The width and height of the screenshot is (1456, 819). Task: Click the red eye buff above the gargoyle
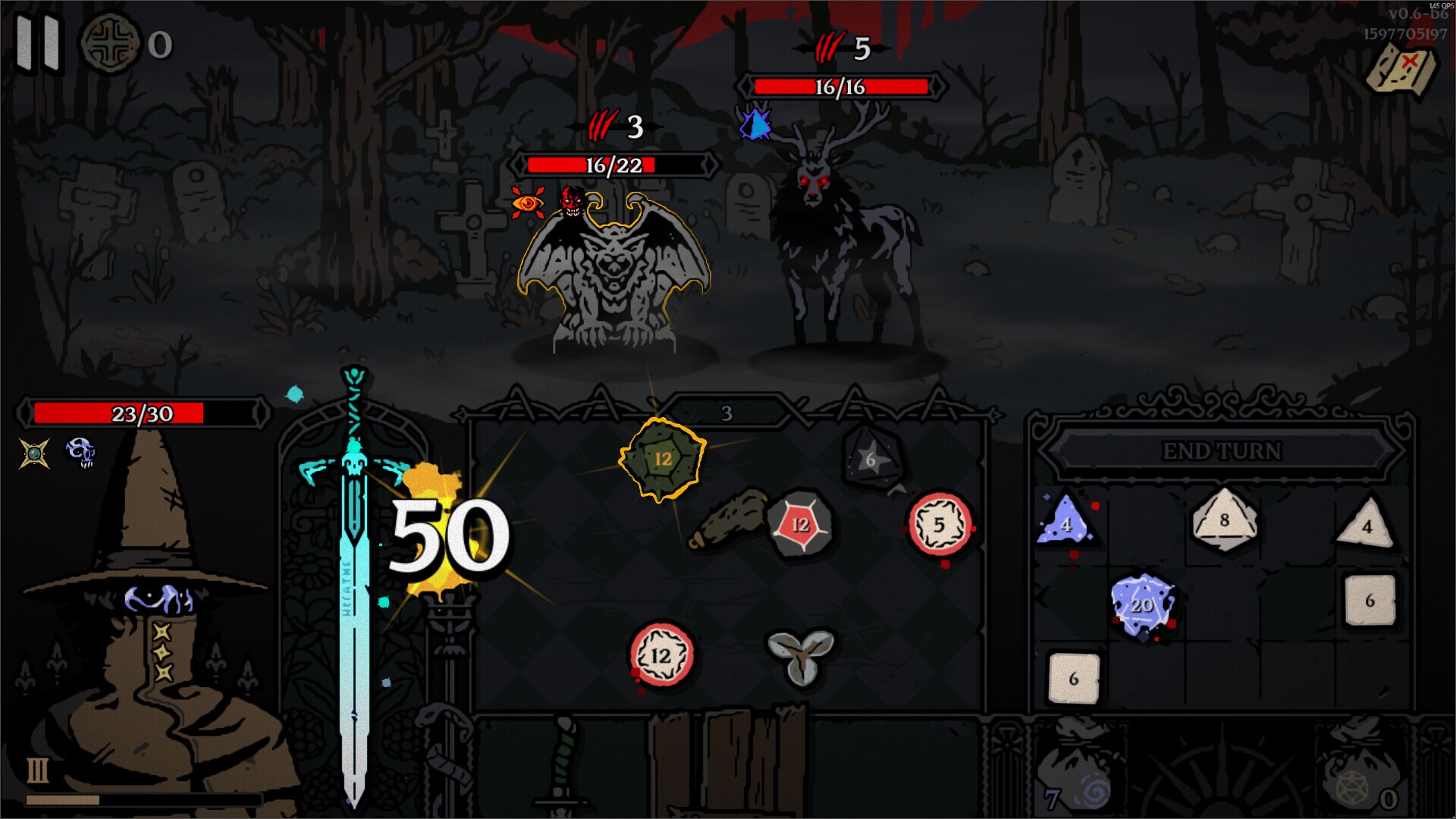click(x=529, y=203)
